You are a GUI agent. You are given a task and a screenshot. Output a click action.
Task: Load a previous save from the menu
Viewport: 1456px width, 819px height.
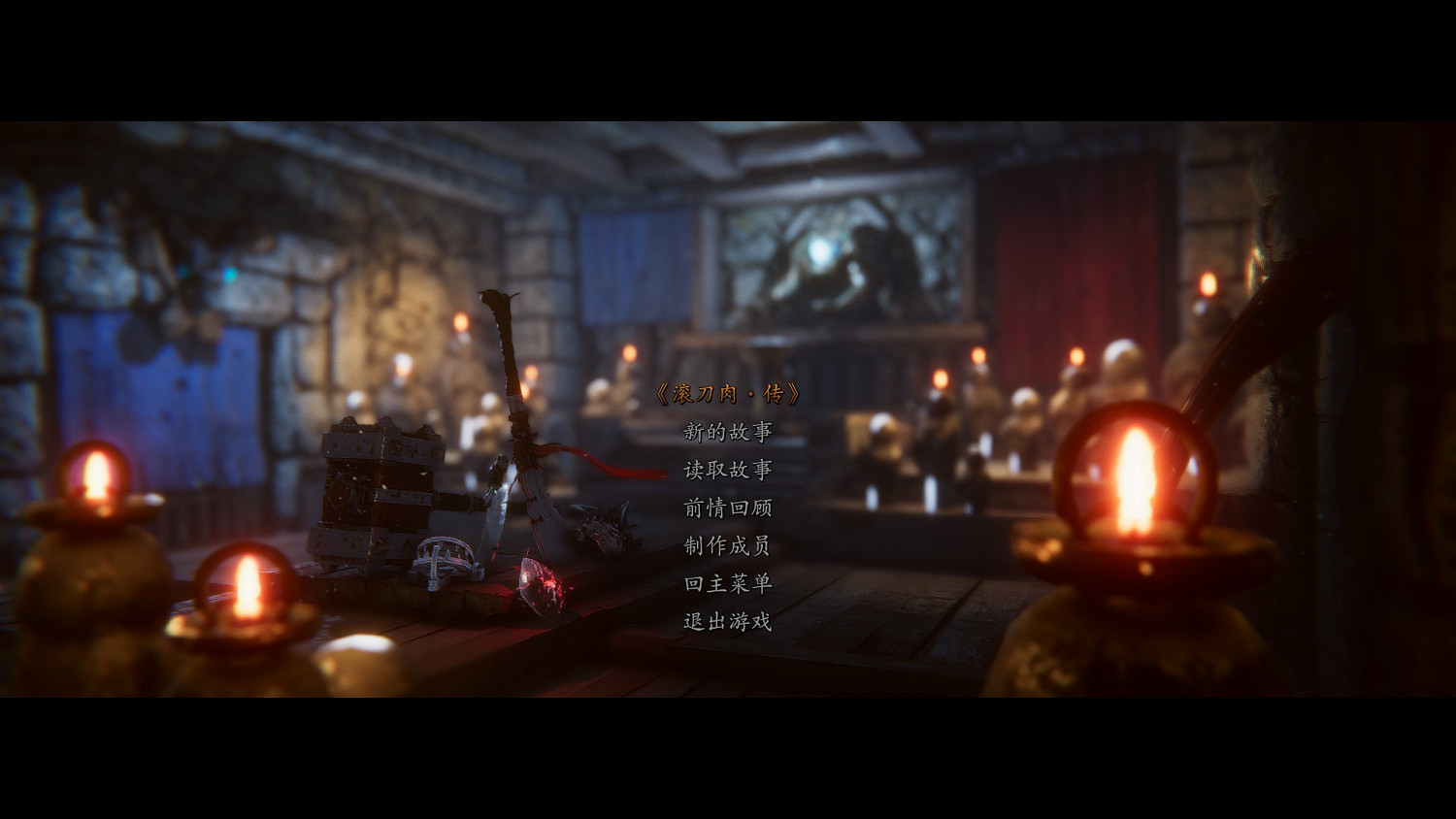(x=726, y=473)
